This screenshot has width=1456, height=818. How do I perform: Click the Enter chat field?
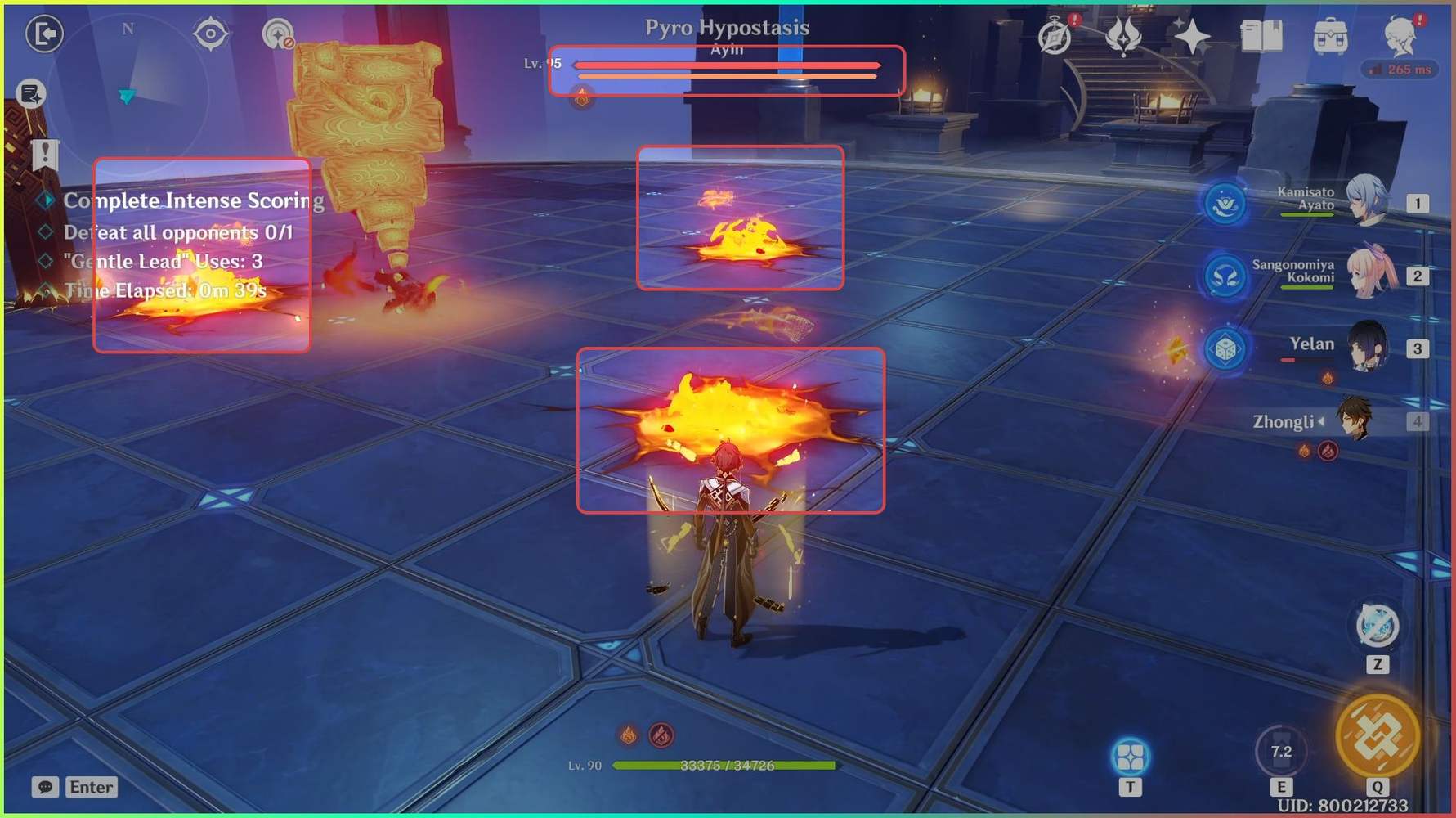coord(90,788)
